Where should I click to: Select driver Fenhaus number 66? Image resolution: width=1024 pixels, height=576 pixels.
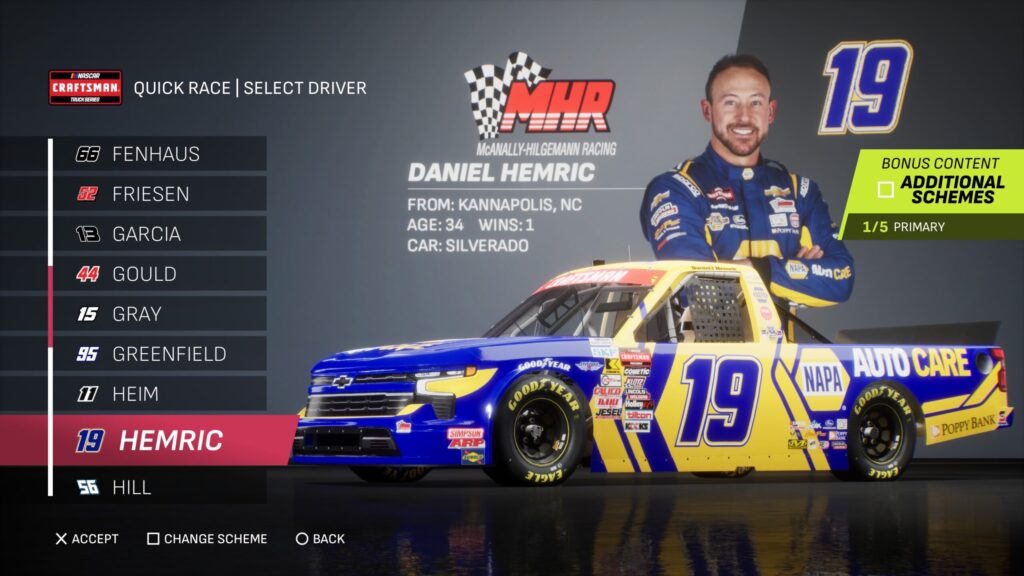pyautogui.click(x=155, y=154)
